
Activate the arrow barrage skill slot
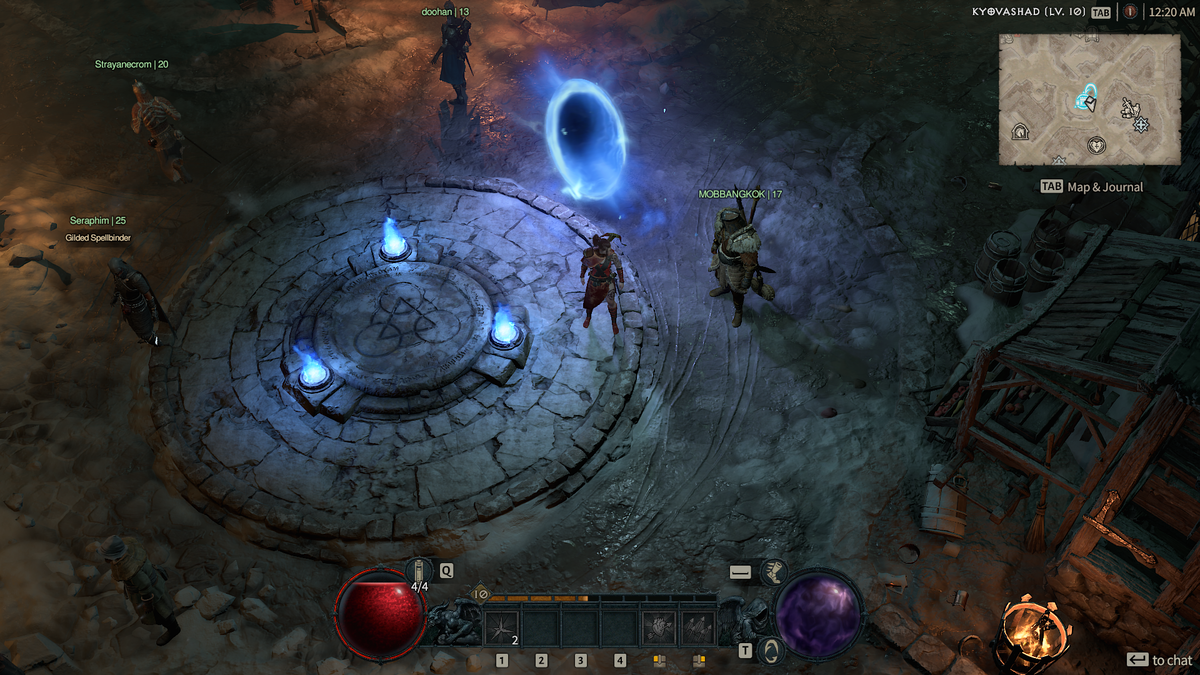click(x=698, y=628)
